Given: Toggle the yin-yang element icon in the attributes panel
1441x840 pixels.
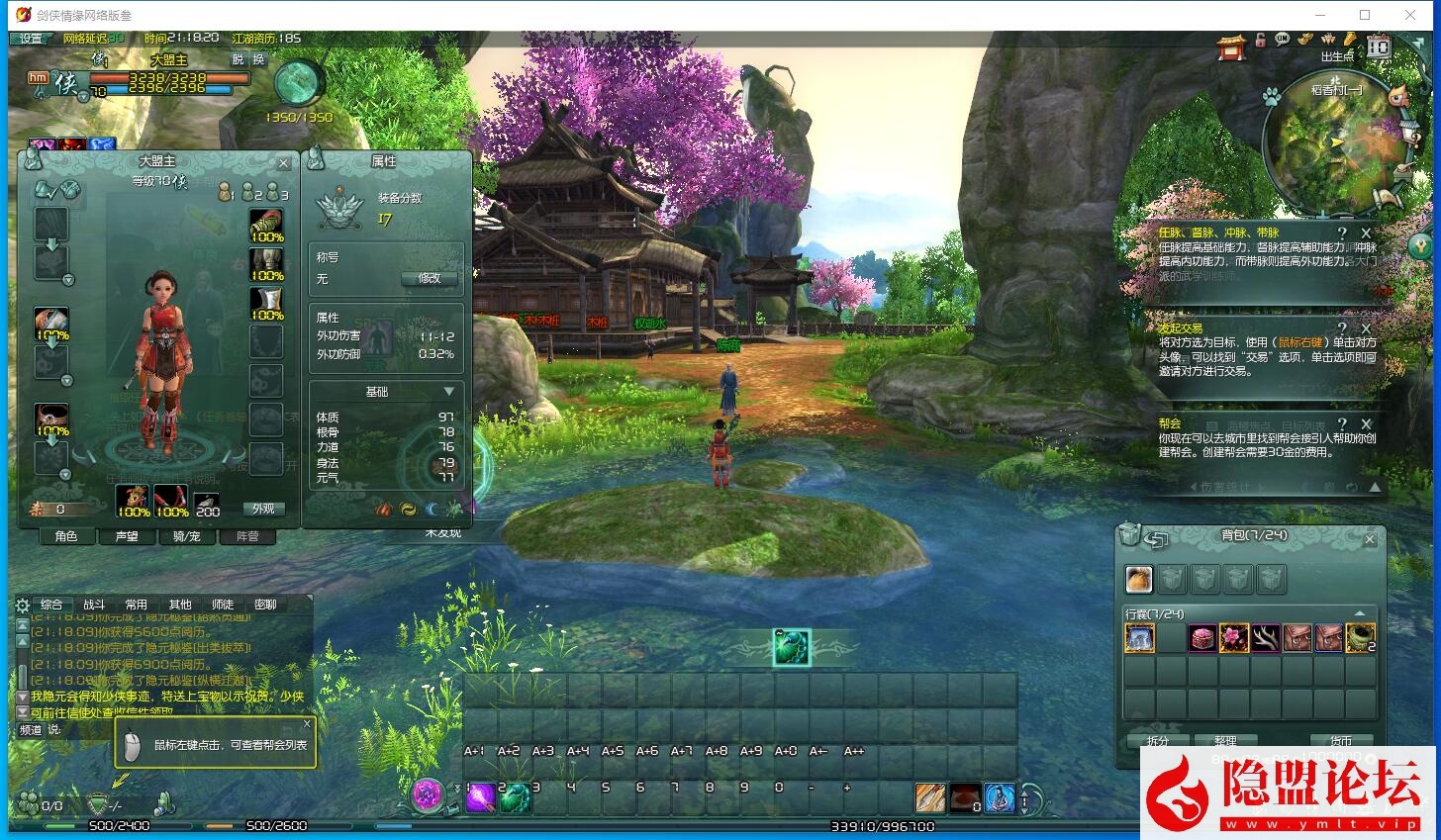Looking at the screenshot, I should point(409,510).
